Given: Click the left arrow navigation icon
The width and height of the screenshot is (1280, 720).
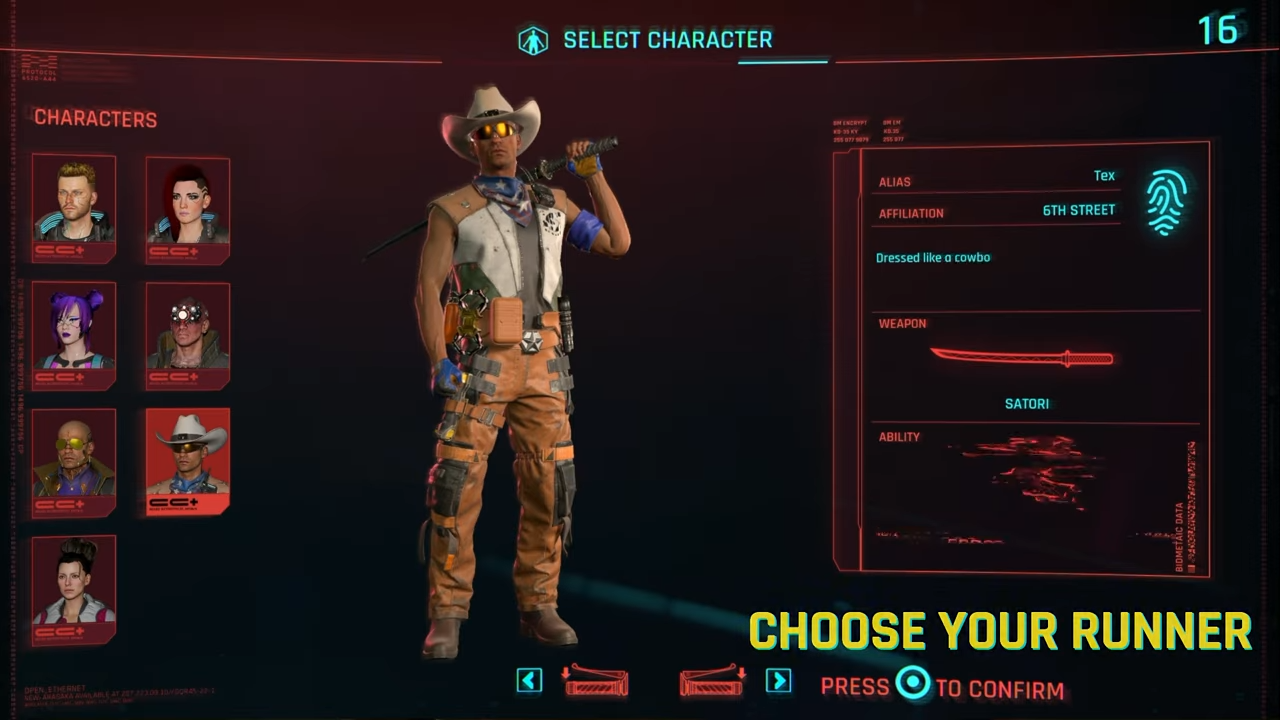Looking at the screenshot, I should pyautogui.click(x=529, y=680).
